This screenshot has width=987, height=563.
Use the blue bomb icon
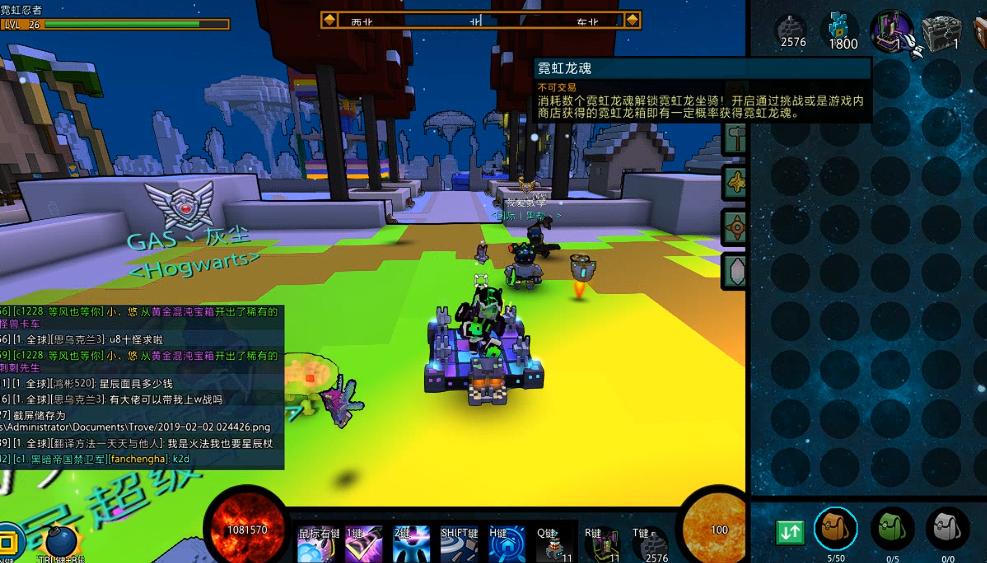pyautogui.click(x=62, y=541)
